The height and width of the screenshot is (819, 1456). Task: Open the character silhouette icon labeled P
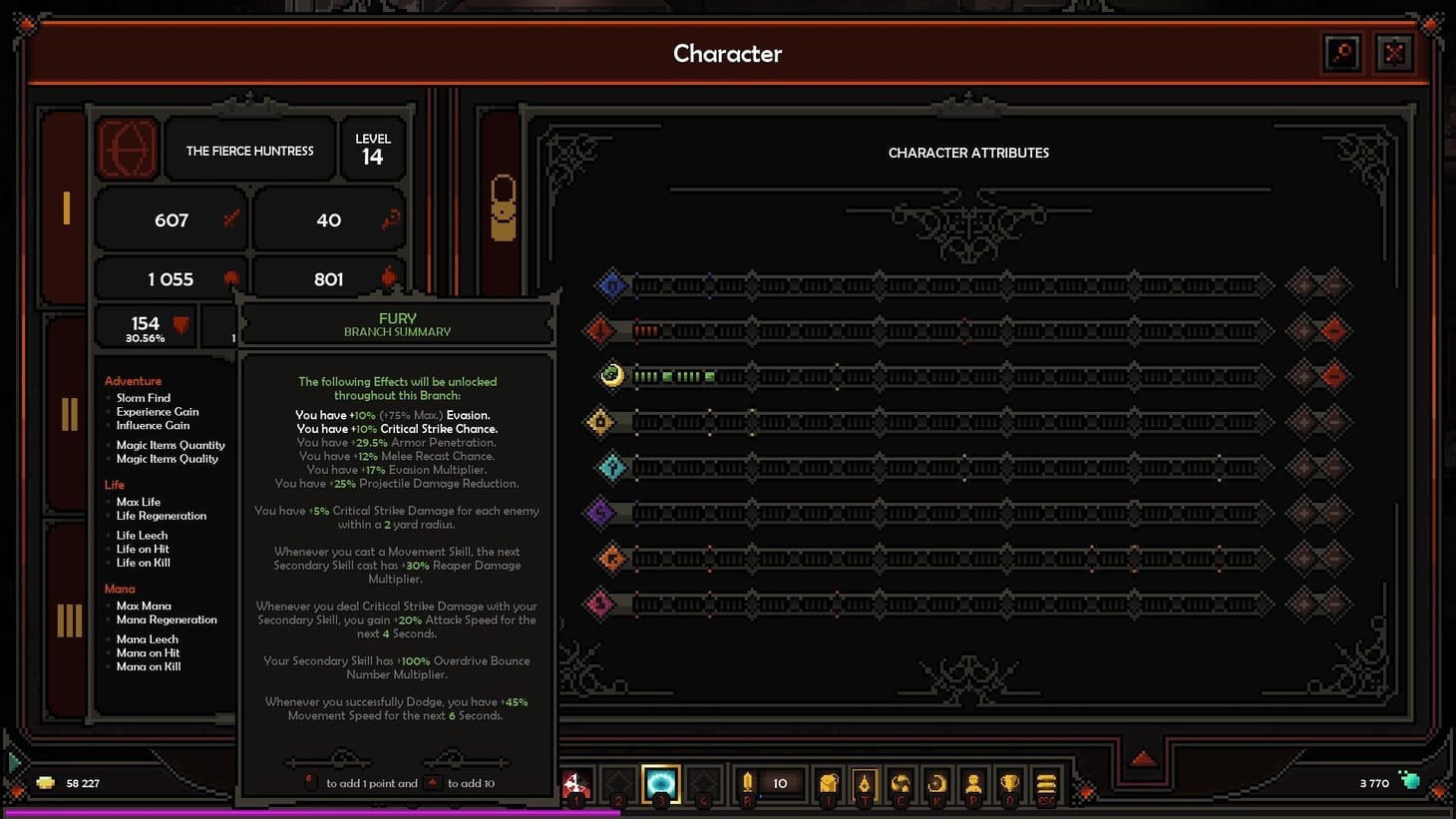pyautogui.click(x=973, y=784)
